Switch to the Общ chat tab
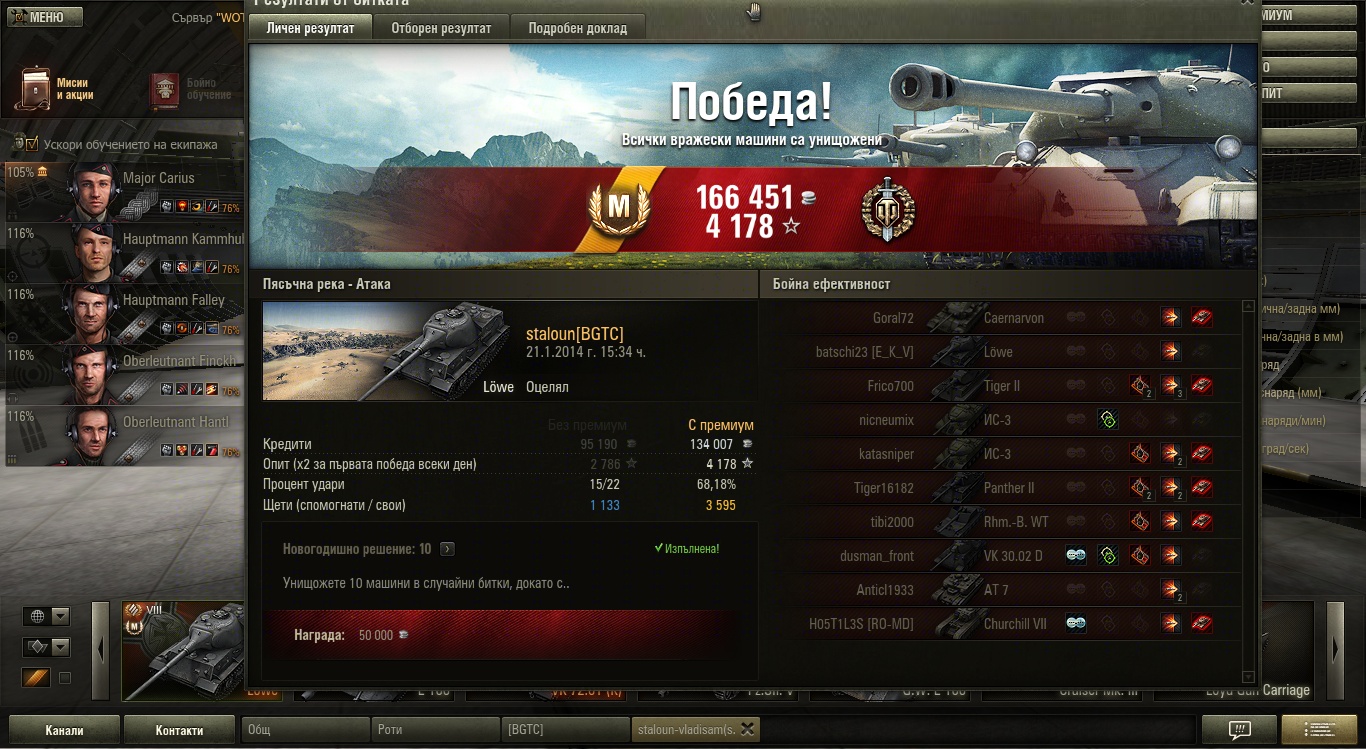 pyautogui.click(x=305, y=730)
